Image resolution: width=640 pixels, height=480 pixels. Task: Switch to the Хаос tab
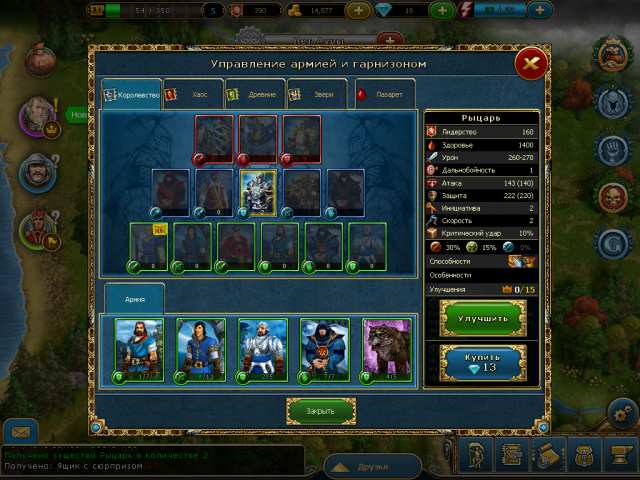pos(191,94)
